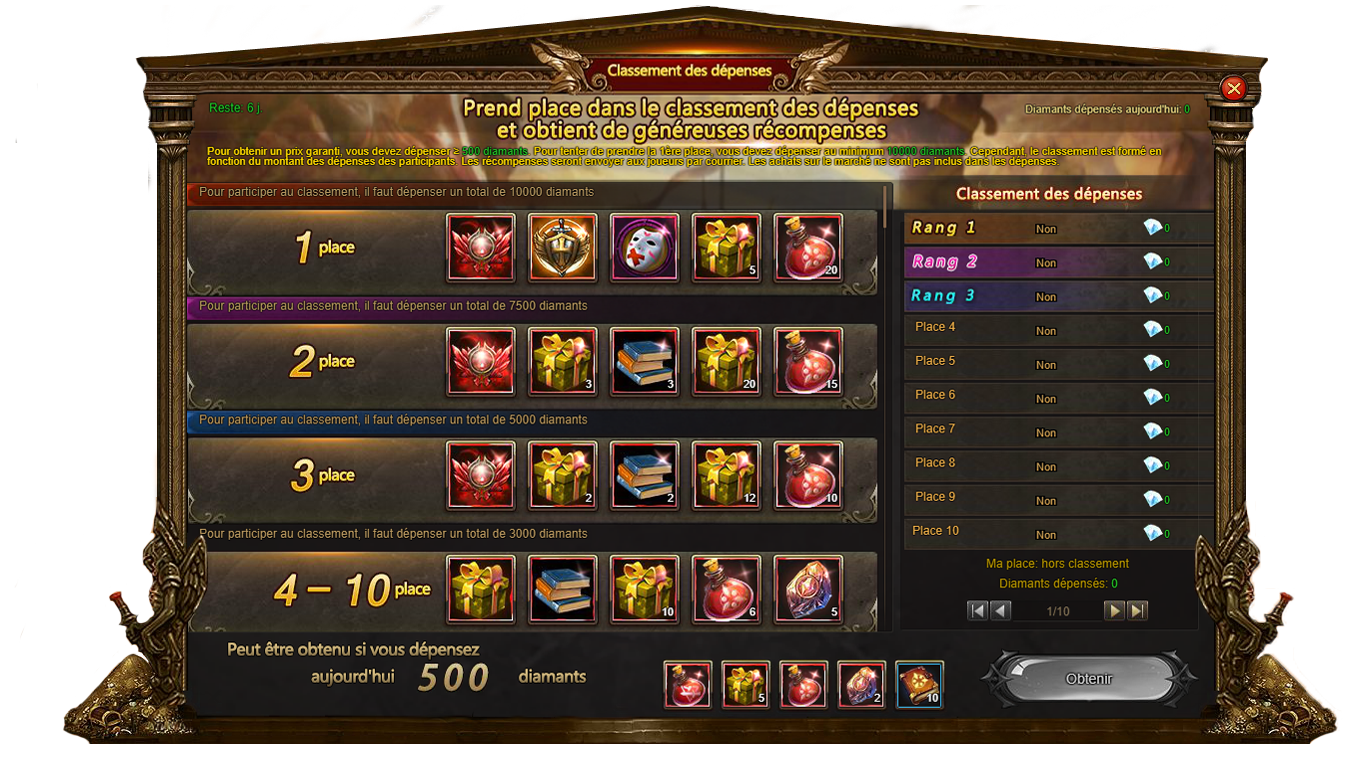The width and height of the screenshot is (1358, 767).
Task: Inspect the golden sword shield emblem reward
Action: [x=562, y=247]
